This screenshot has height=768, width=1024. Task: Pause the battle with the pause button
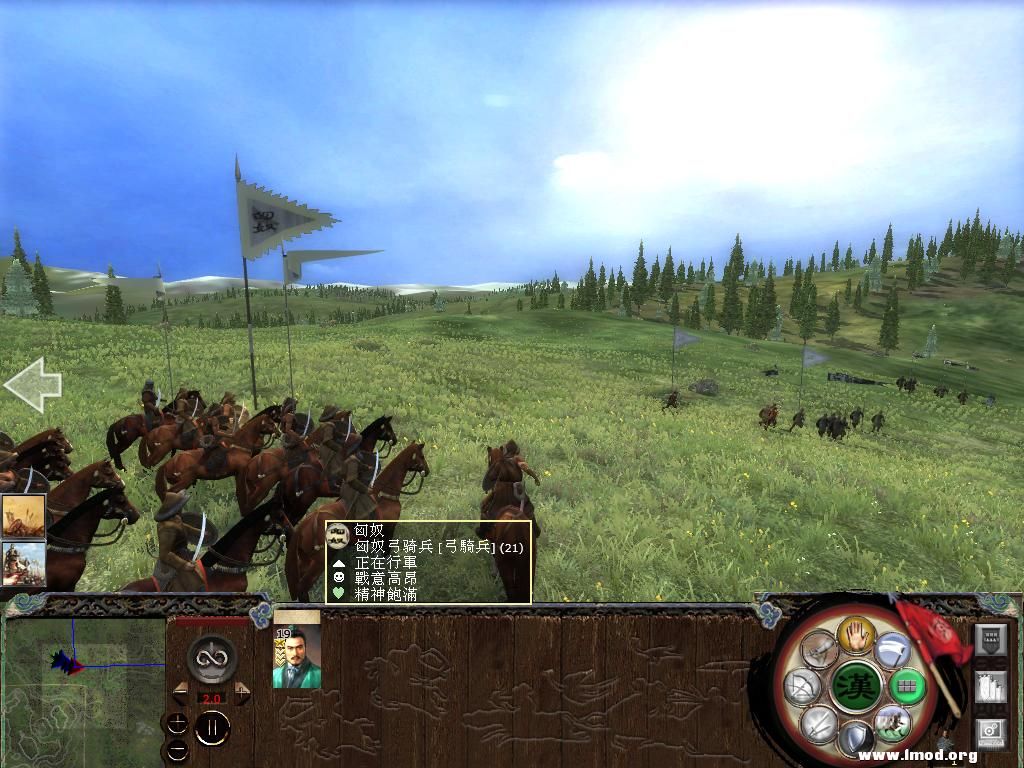pos(212,729)
